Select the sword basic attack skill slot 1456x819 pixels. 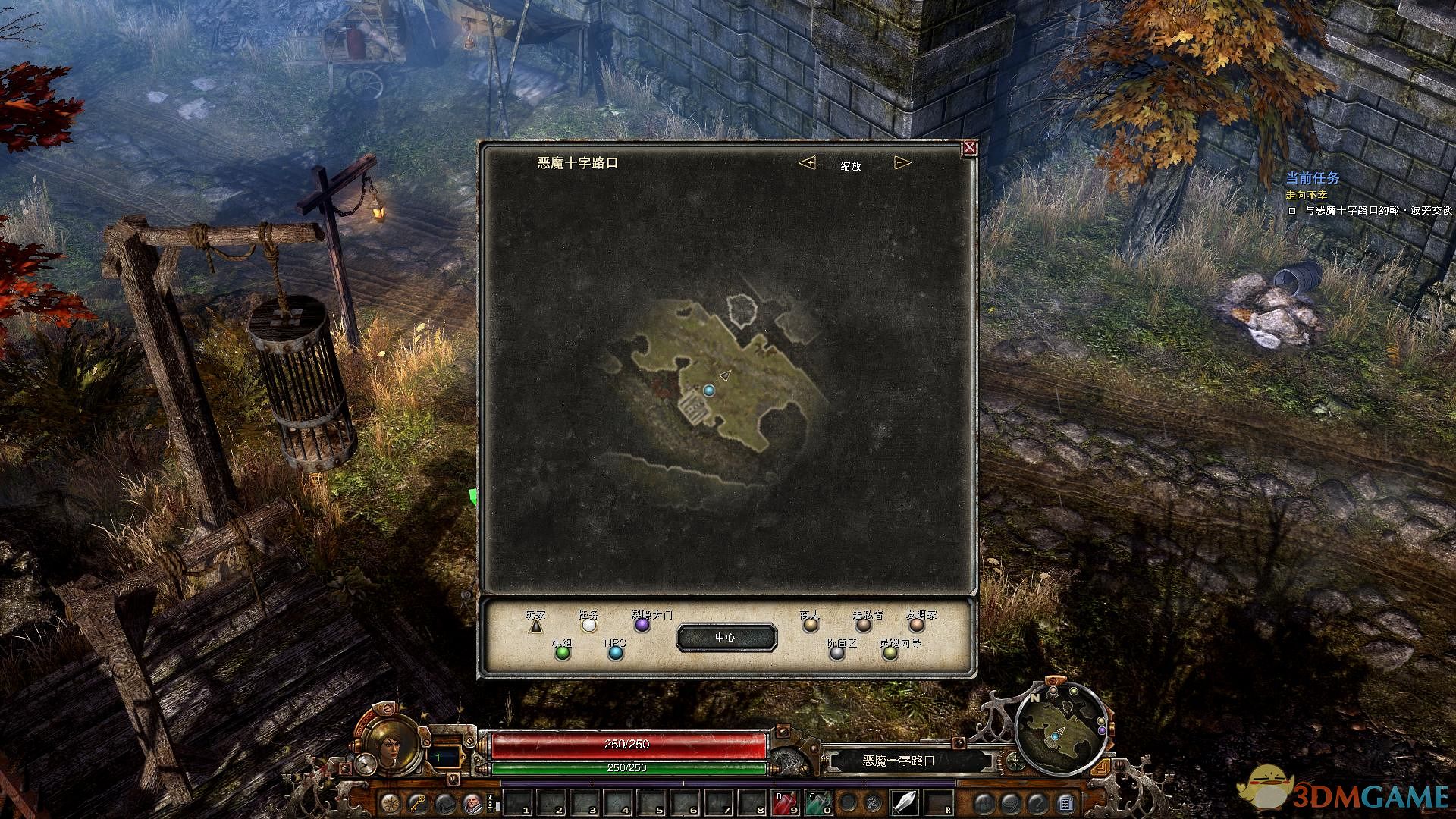(905, 802)
